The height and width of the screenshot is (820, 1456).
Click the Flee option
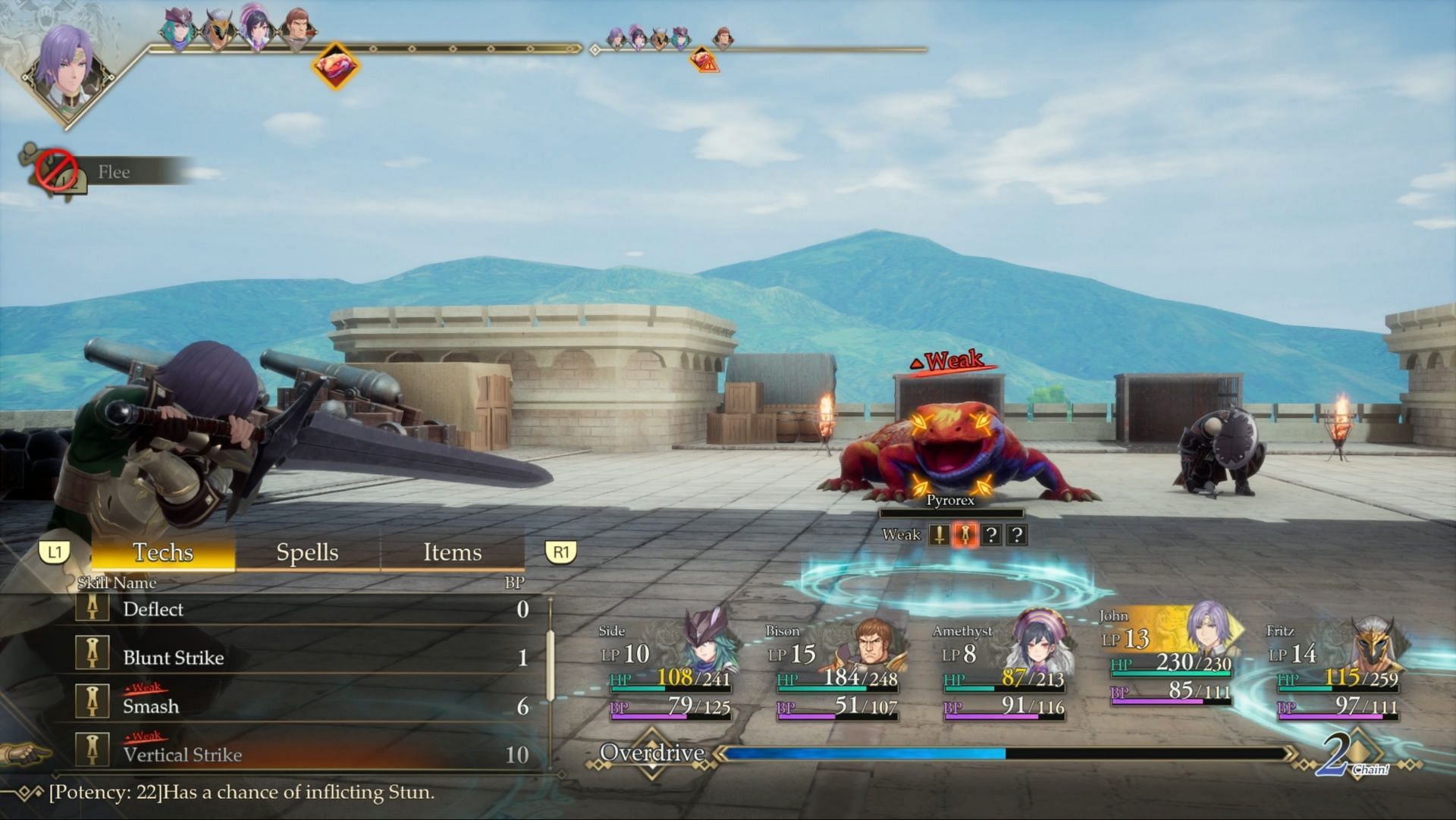(x=114, y=172)
